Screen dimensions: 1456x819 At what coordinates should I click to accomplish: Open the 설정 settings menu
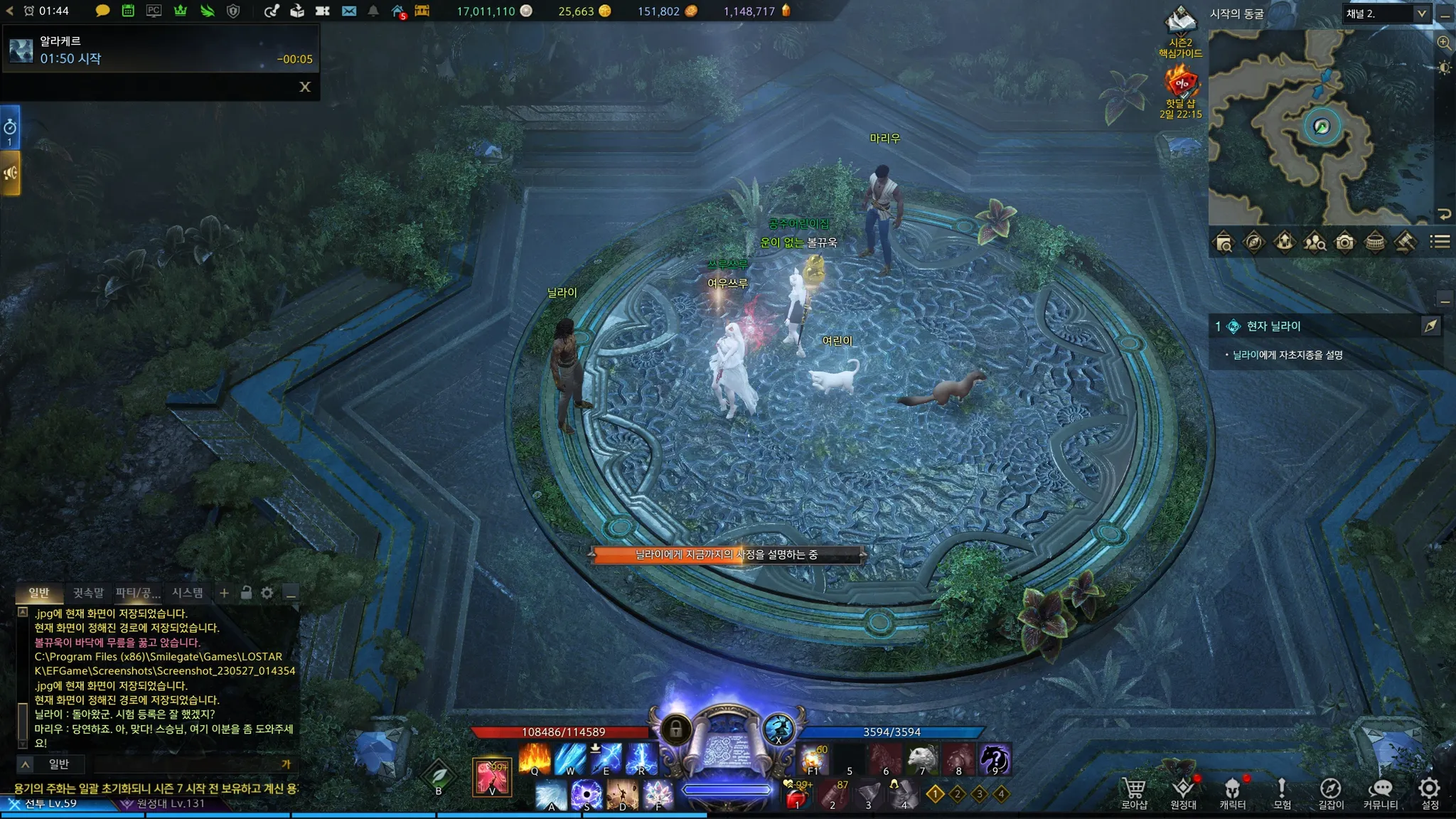tap(1429, 792)
